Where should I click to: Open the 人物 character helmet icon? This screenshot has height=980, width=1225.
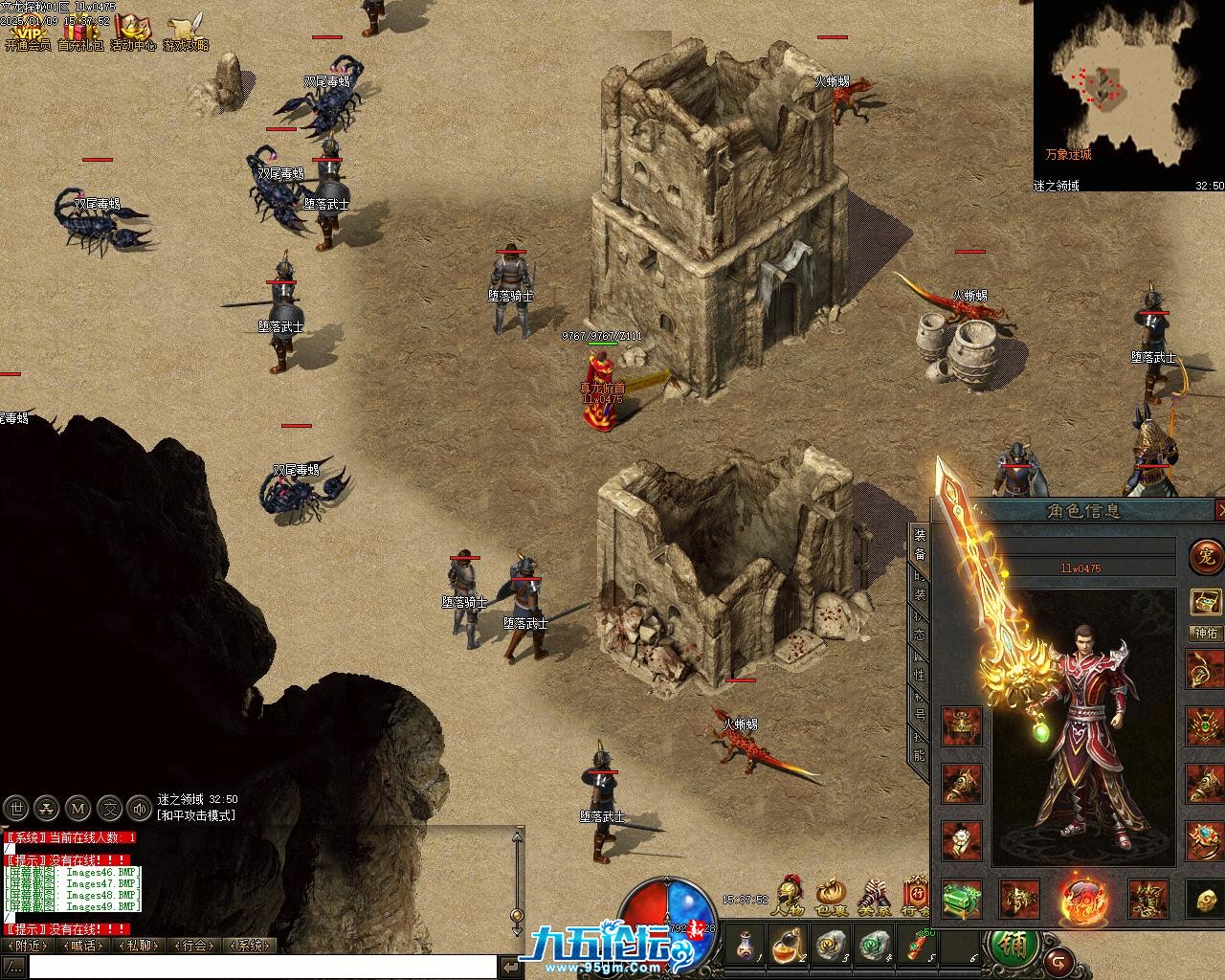point(790,896)
